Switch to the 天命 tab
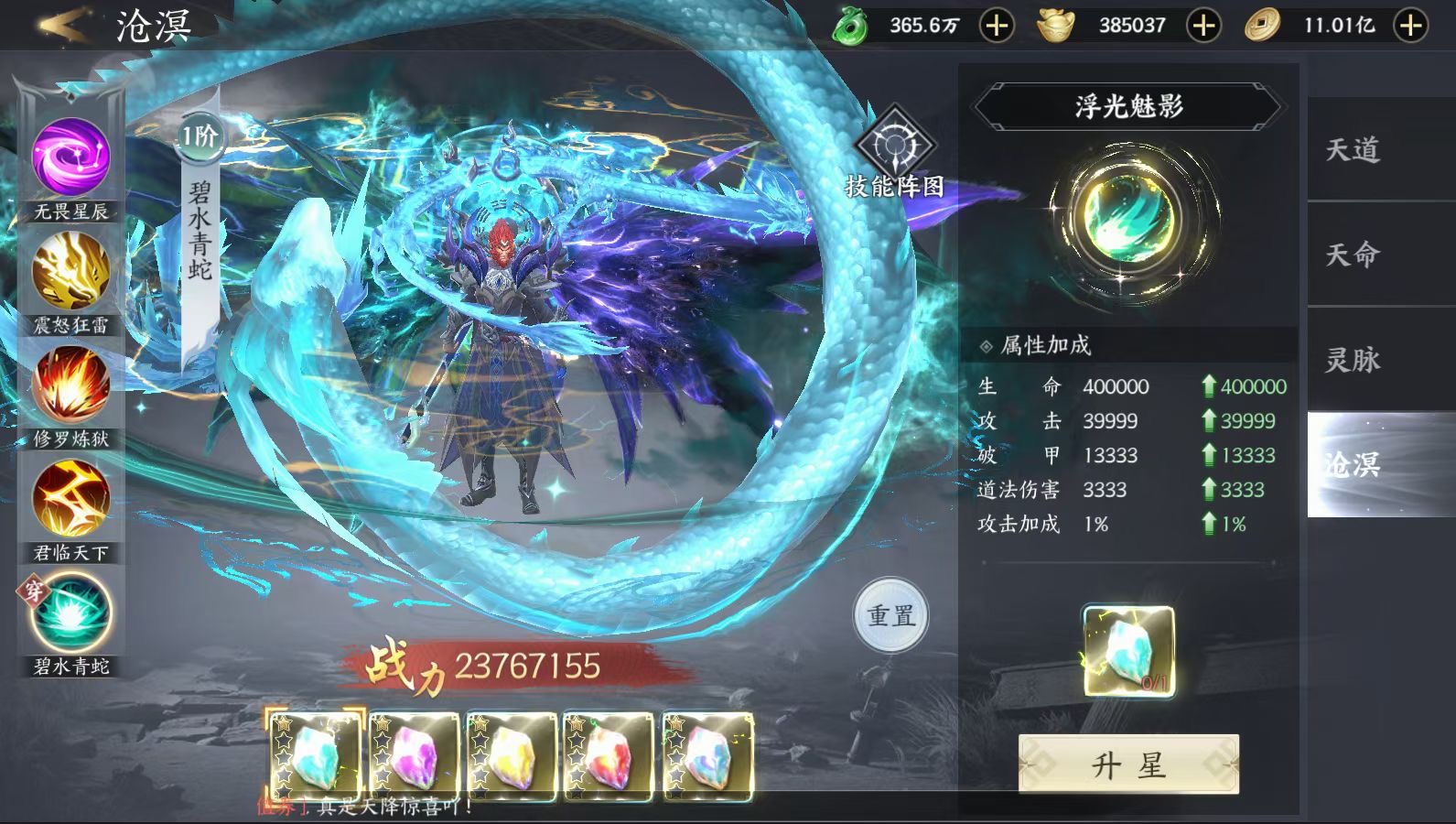The image size is (1456, 824). [1354, 255]
